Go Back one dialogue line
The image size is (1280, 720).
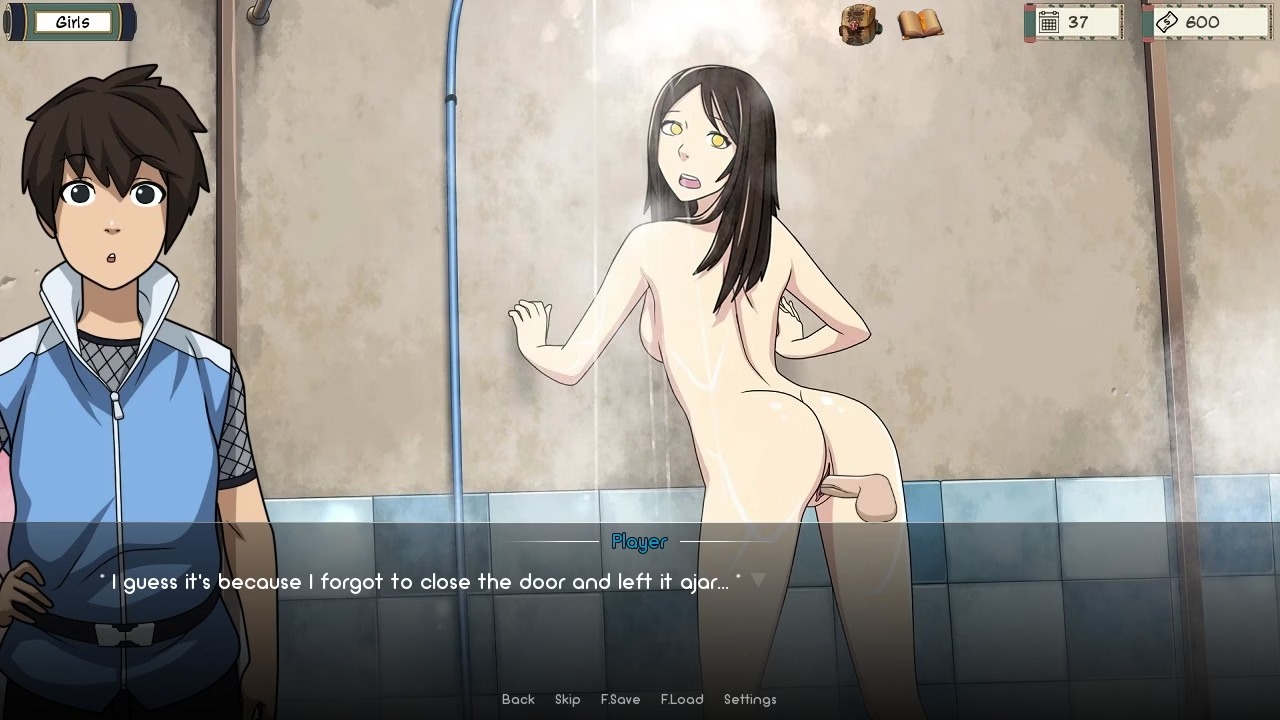[x=518, y=700]
